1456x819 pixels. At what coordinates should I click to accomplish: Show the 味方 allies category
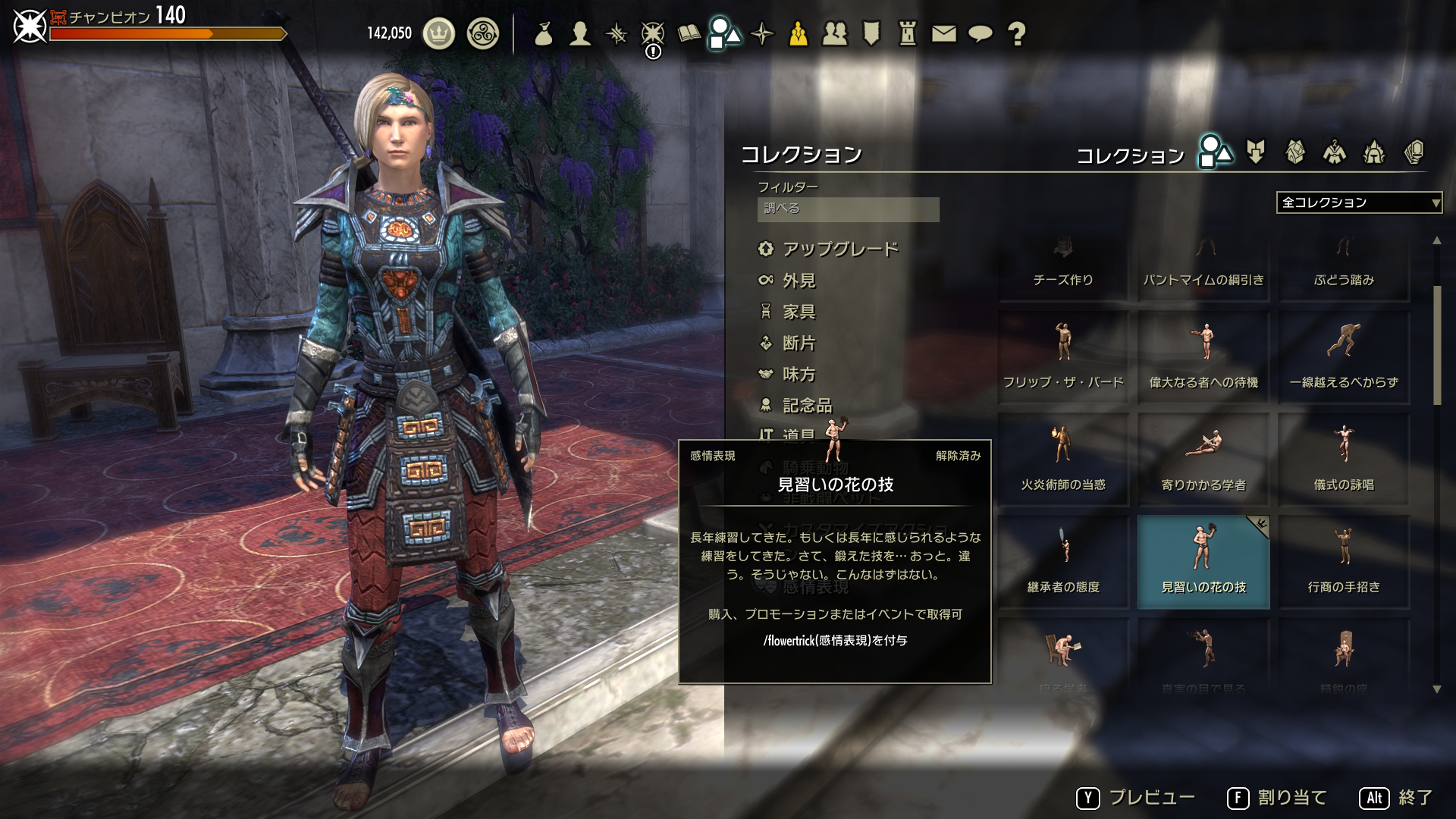[x=799, y=374]
